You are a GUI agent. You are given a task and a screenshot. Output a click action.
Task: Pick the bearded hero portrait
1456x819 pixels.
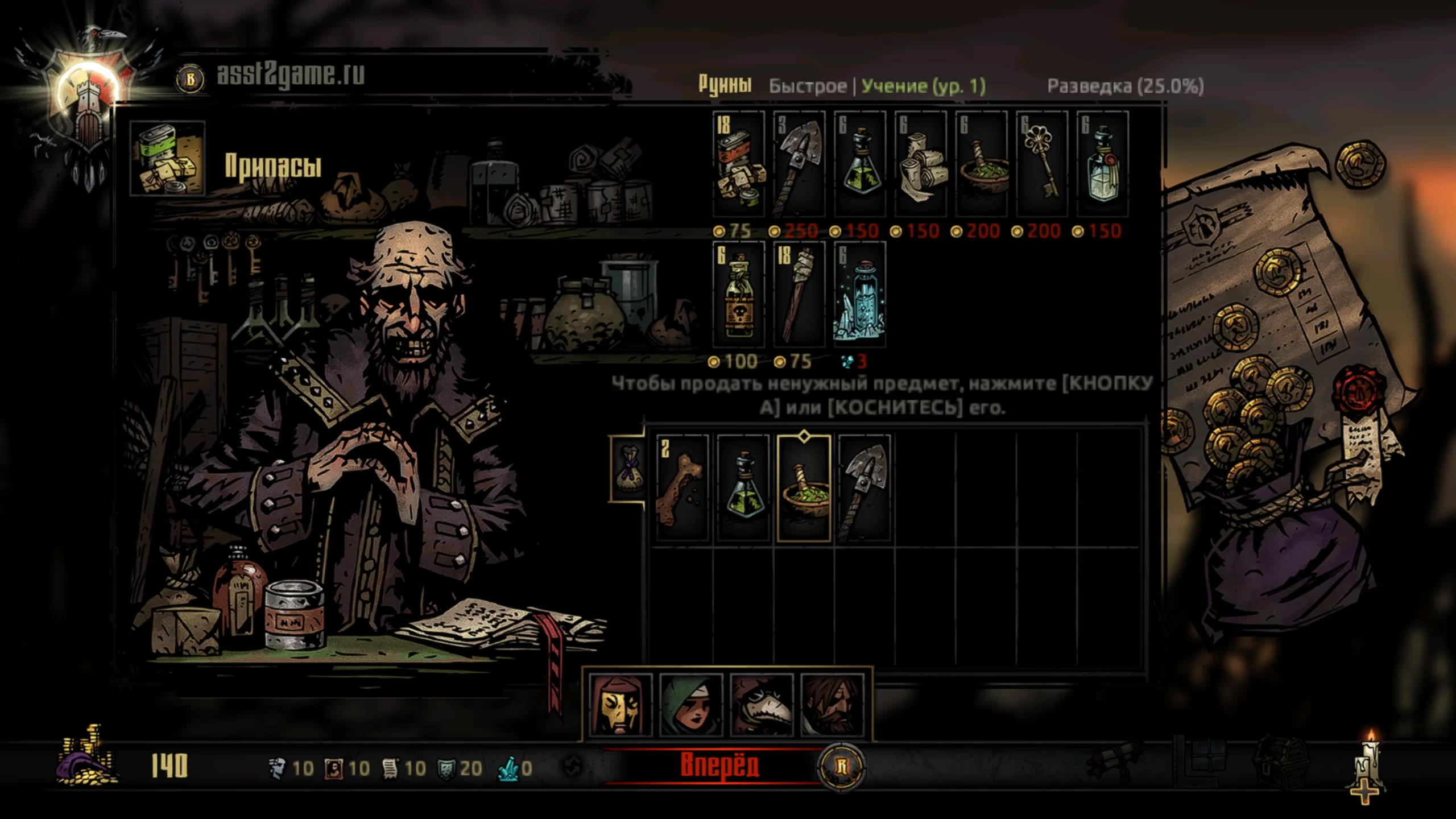(832, 705)
